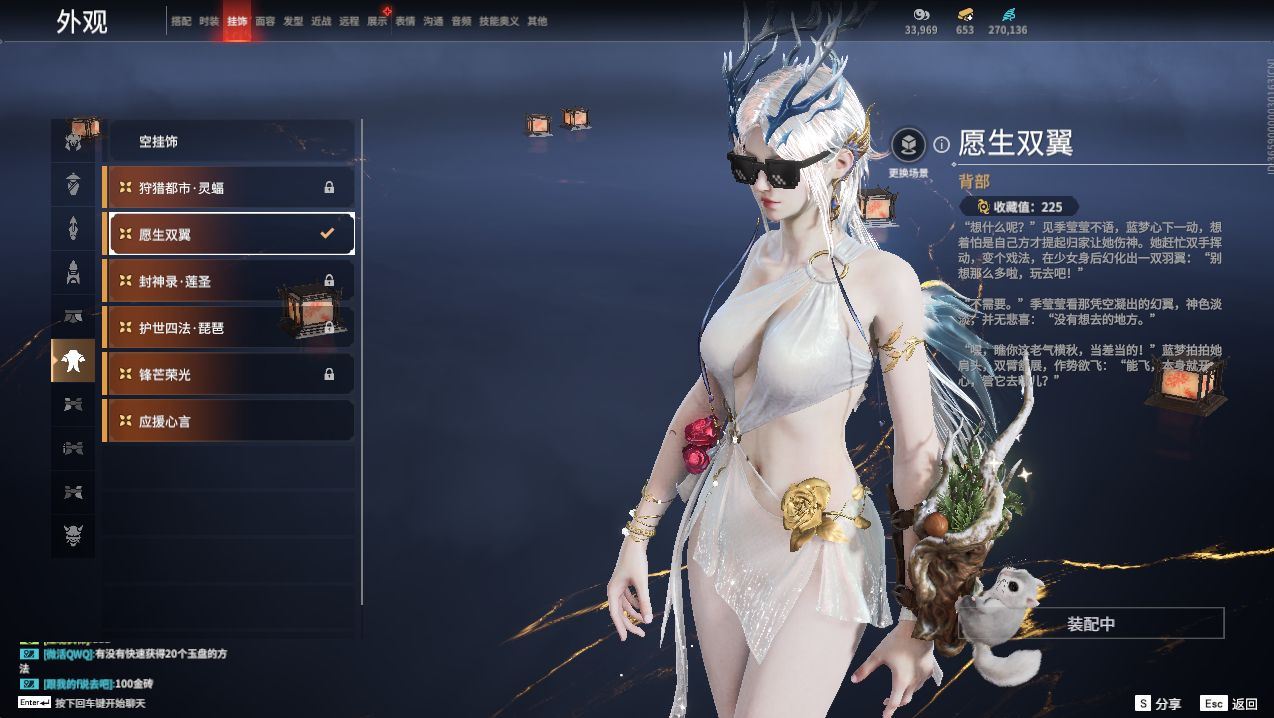Viewport: 1274px width, 718px height.
Task: Pick the 护世四法·琵琶 accessory
Action: click(x=229, y=328)
